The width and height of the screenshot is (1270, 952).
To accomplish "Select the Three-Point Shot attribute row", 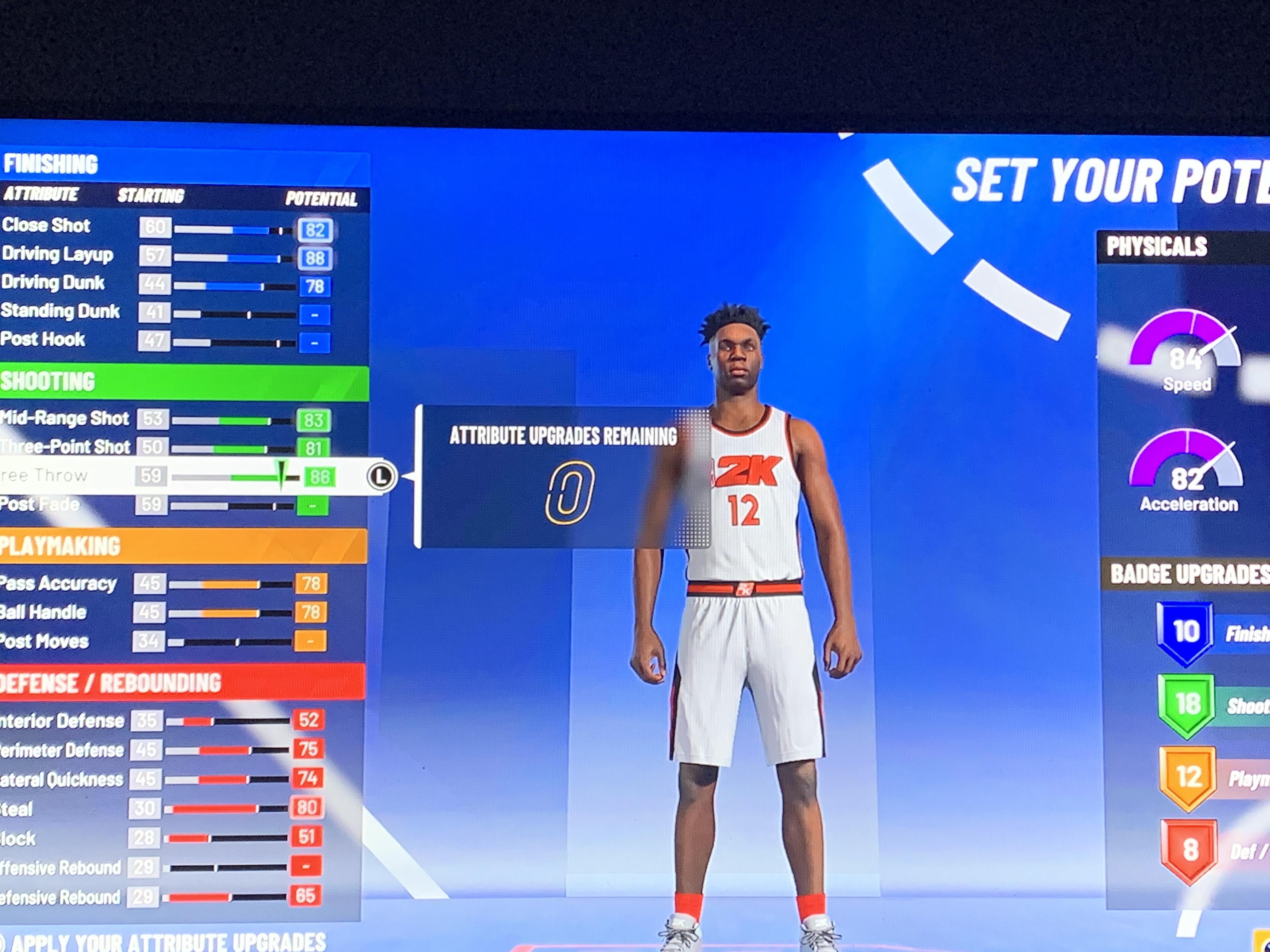I will coord(172,448).
